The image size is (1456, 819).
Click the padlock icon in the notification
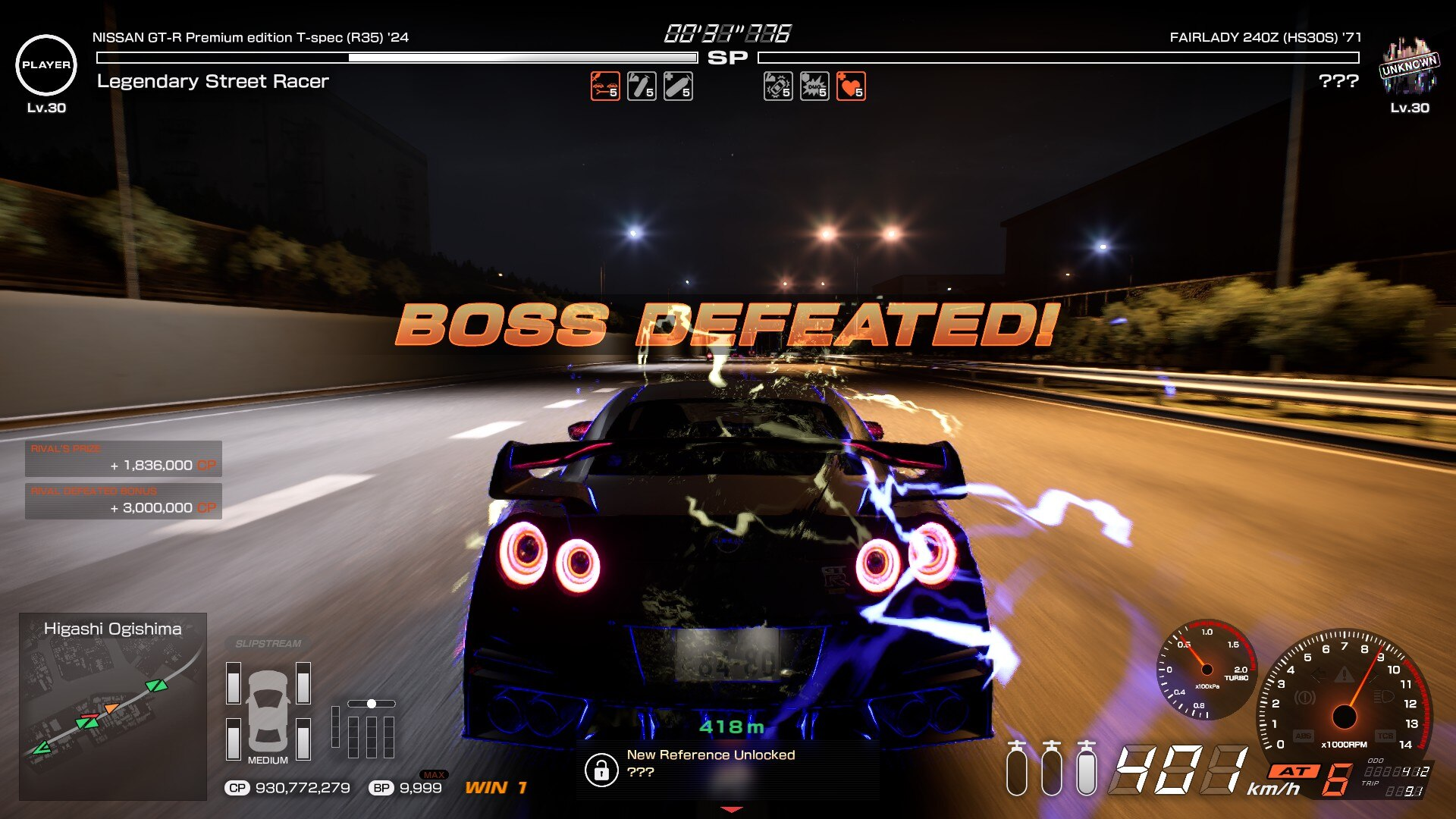click(x=601, y=770)
